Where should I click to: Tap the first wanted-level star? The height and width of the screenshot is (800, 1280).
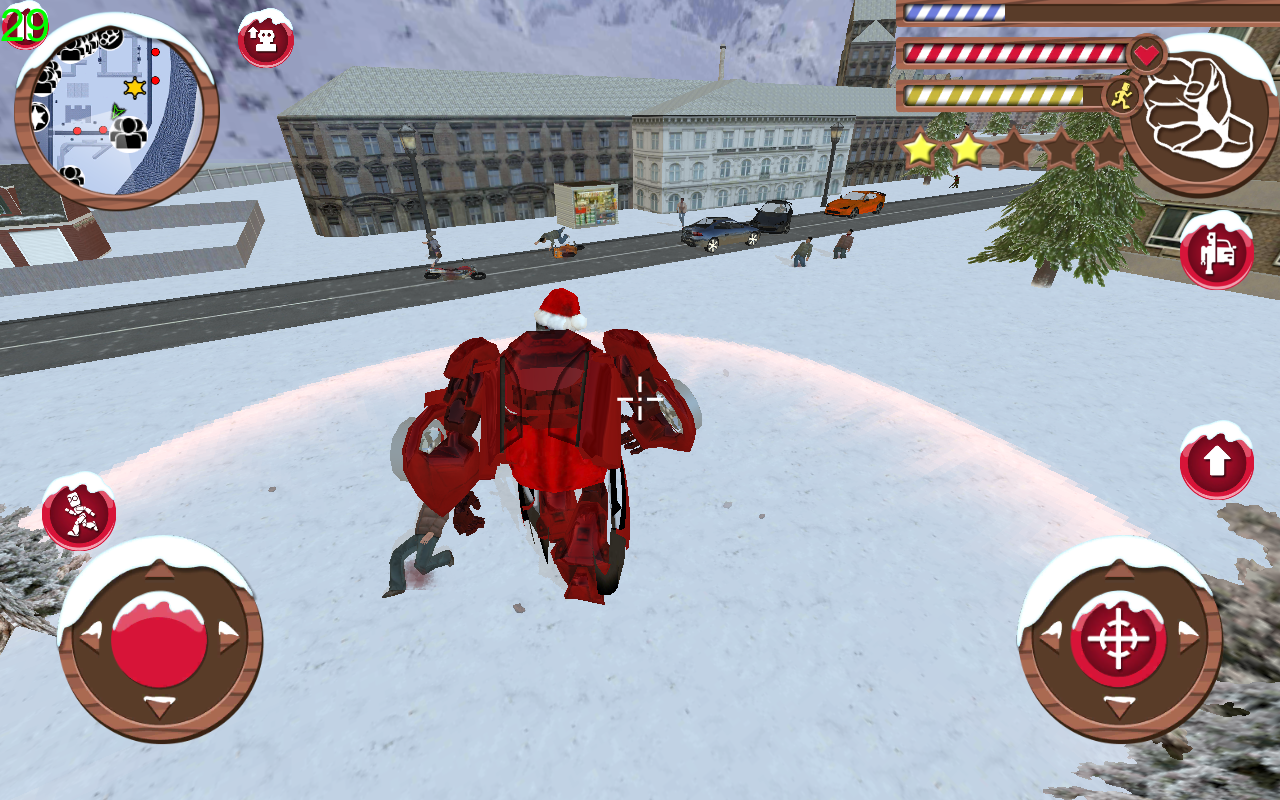[x=923, y=150]
